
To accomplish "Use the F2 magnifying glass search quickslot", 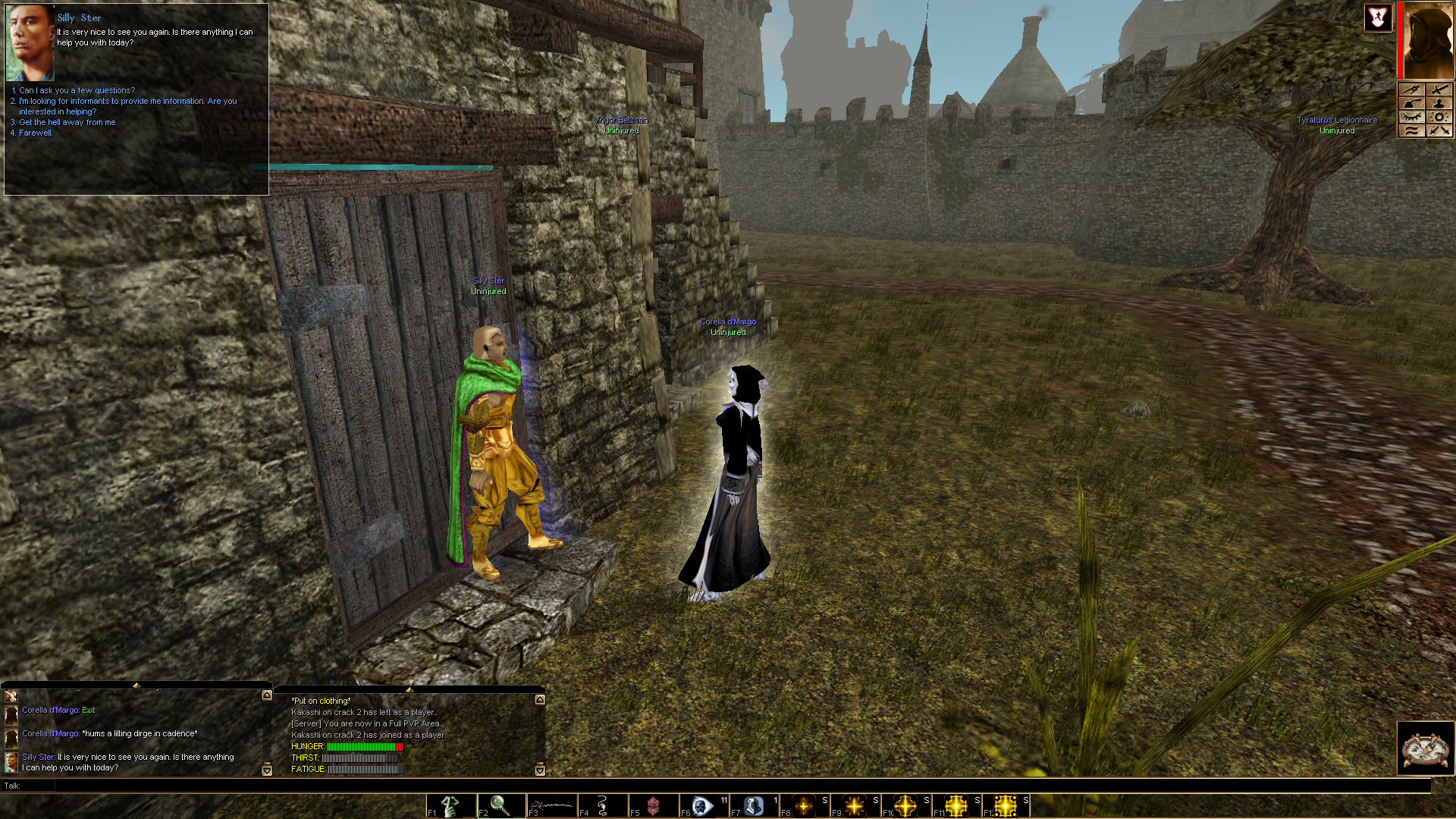I will click(501, 805).
